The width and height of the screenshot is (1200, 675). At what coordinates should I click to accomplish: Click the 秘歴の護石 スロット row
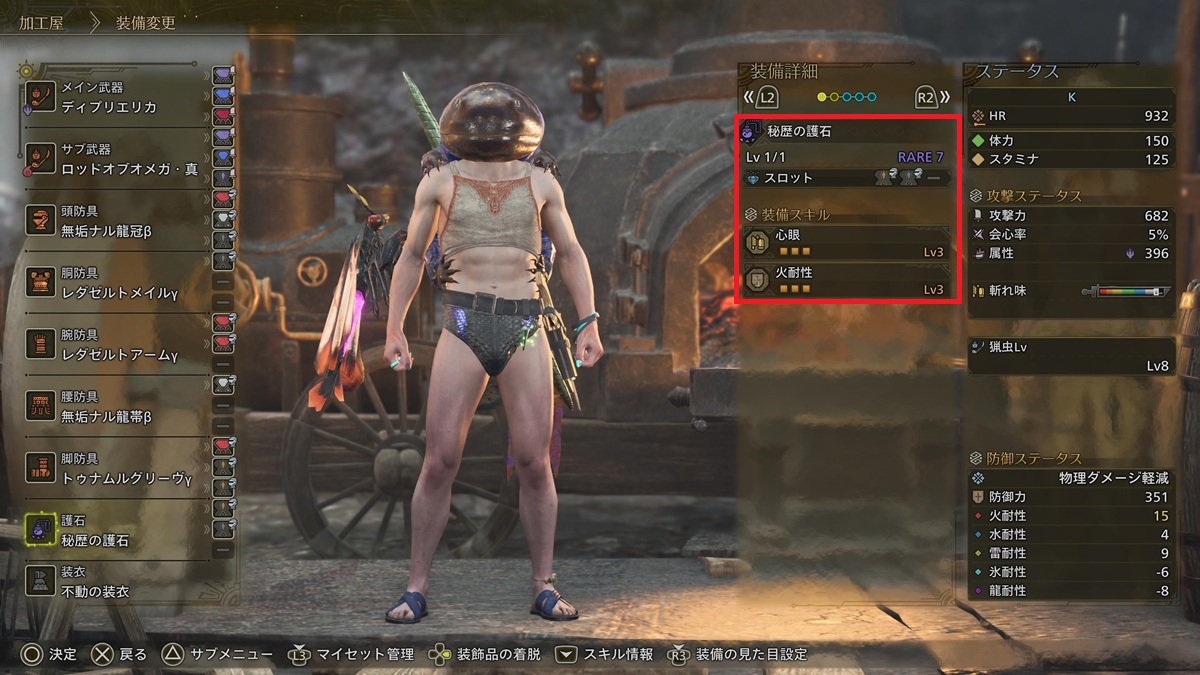point(846,178)
